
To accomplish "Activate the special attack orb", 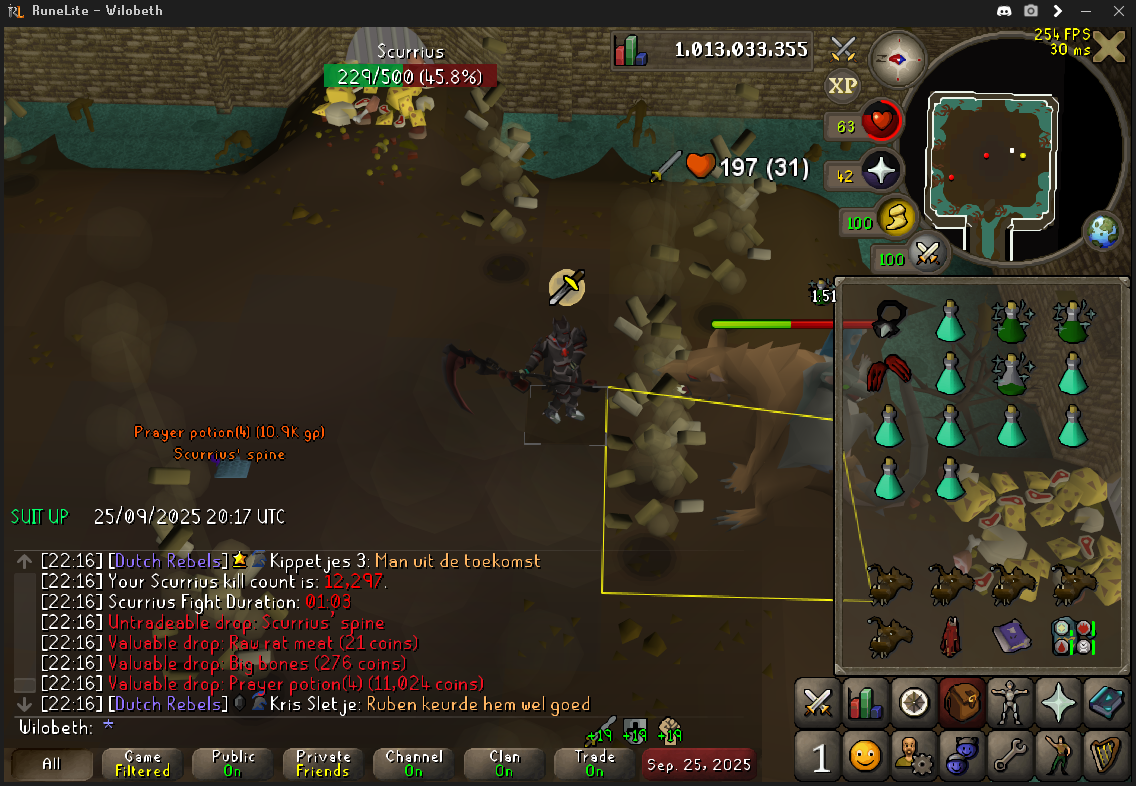I will coord(927,255).
